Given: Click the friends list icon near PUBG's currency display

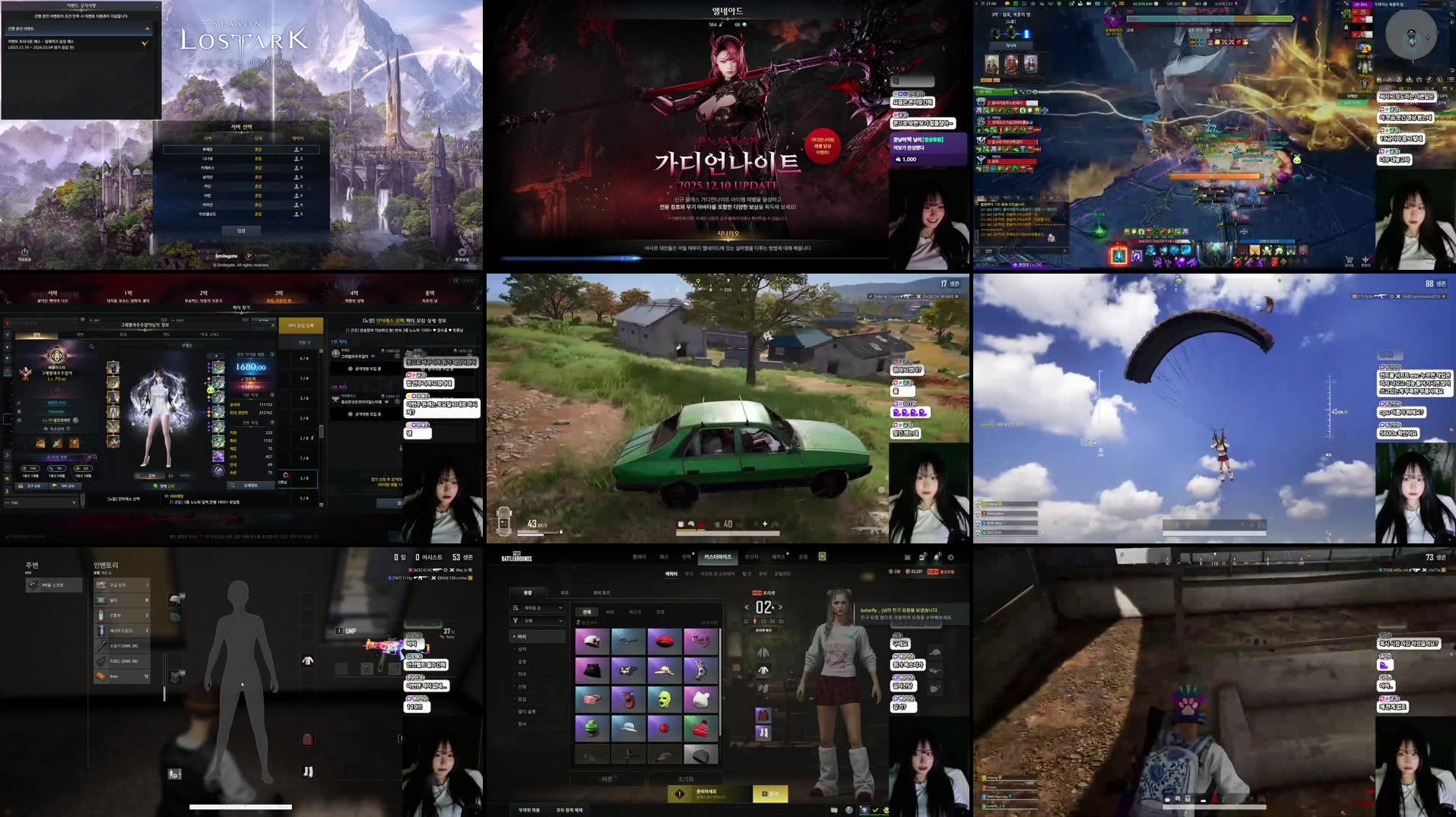Looking at the screenshot, I should (921, 557).
